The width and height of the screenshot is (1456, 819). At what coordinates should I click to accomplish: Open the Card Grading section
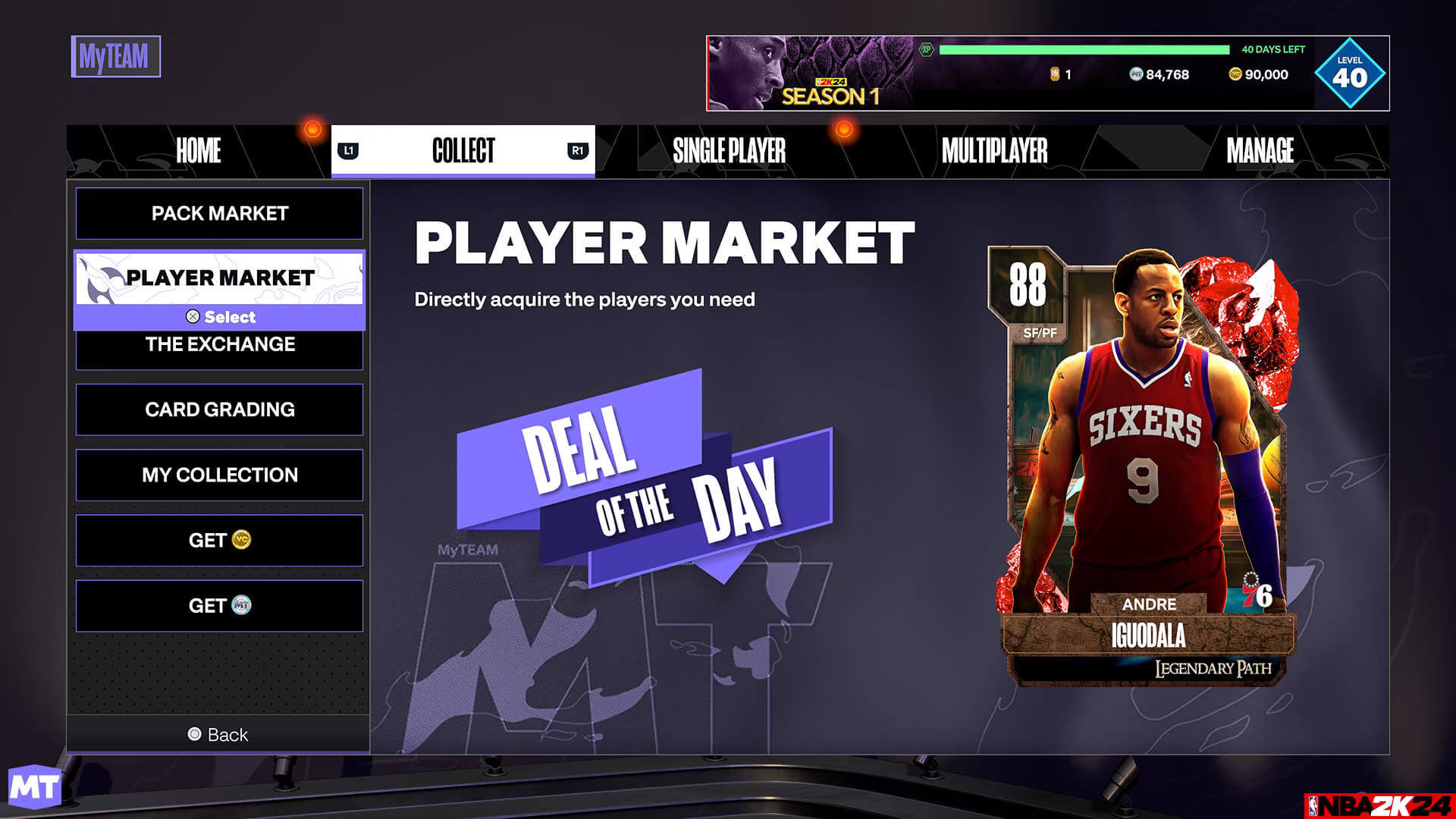pos(218,409)
